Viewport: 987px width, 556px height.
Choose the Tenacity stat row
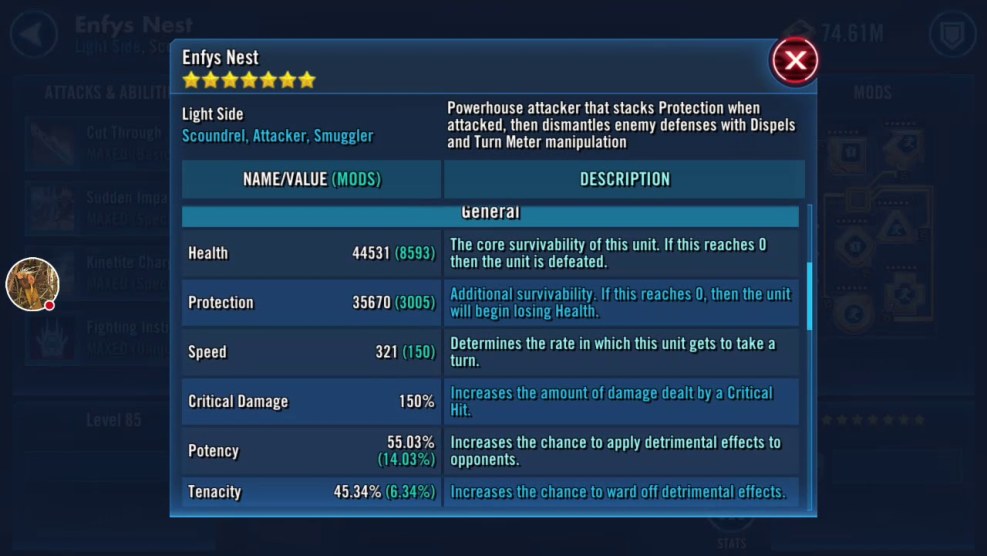pos(311,492)
